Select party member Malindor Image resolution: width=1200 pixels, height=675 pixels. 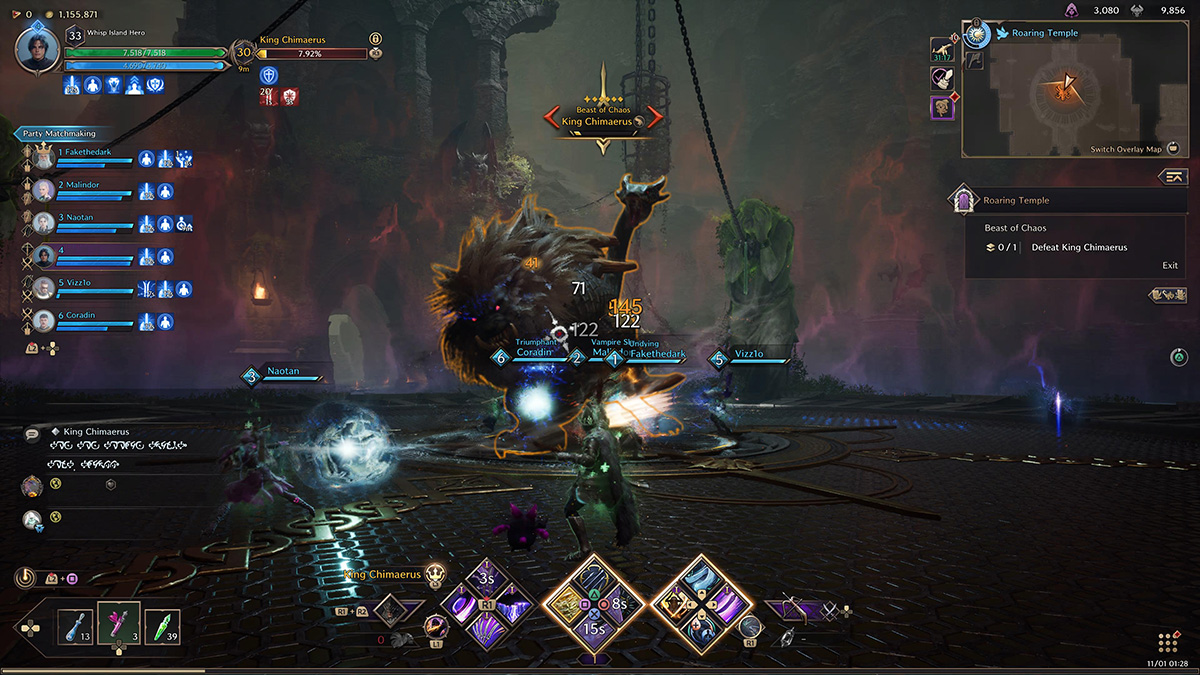(82, 185)
